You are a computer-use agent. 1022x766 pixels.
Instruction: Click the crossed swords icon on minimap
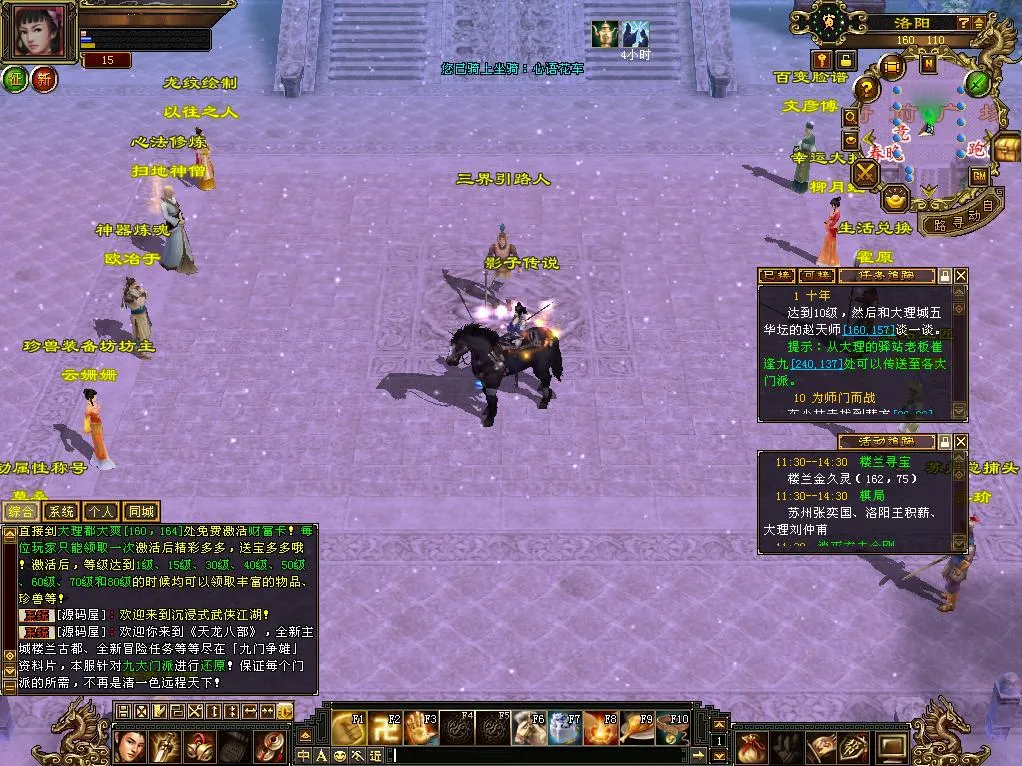865,174
